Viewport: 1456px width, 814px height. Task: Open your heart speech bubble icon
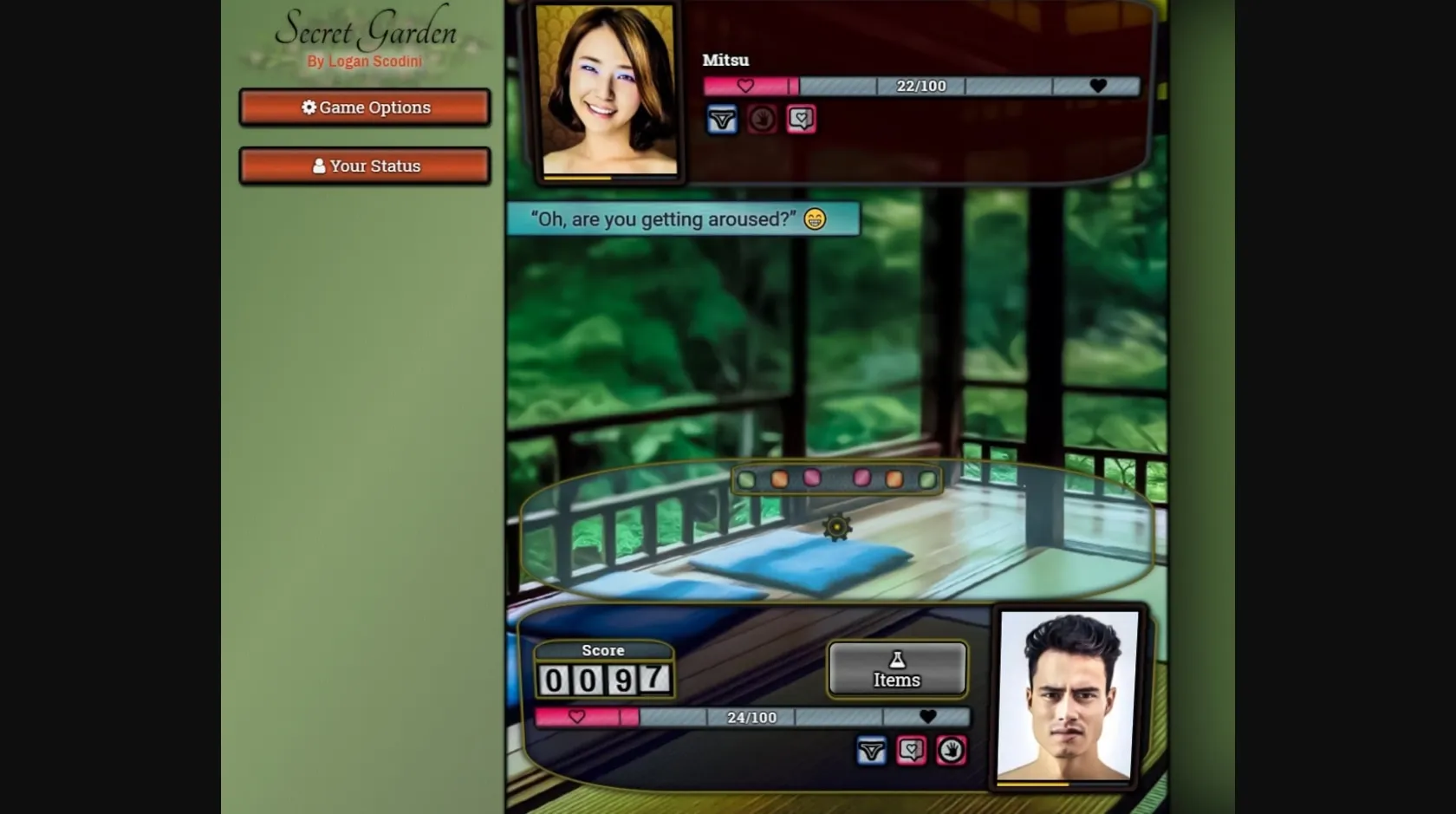(910, 751)
